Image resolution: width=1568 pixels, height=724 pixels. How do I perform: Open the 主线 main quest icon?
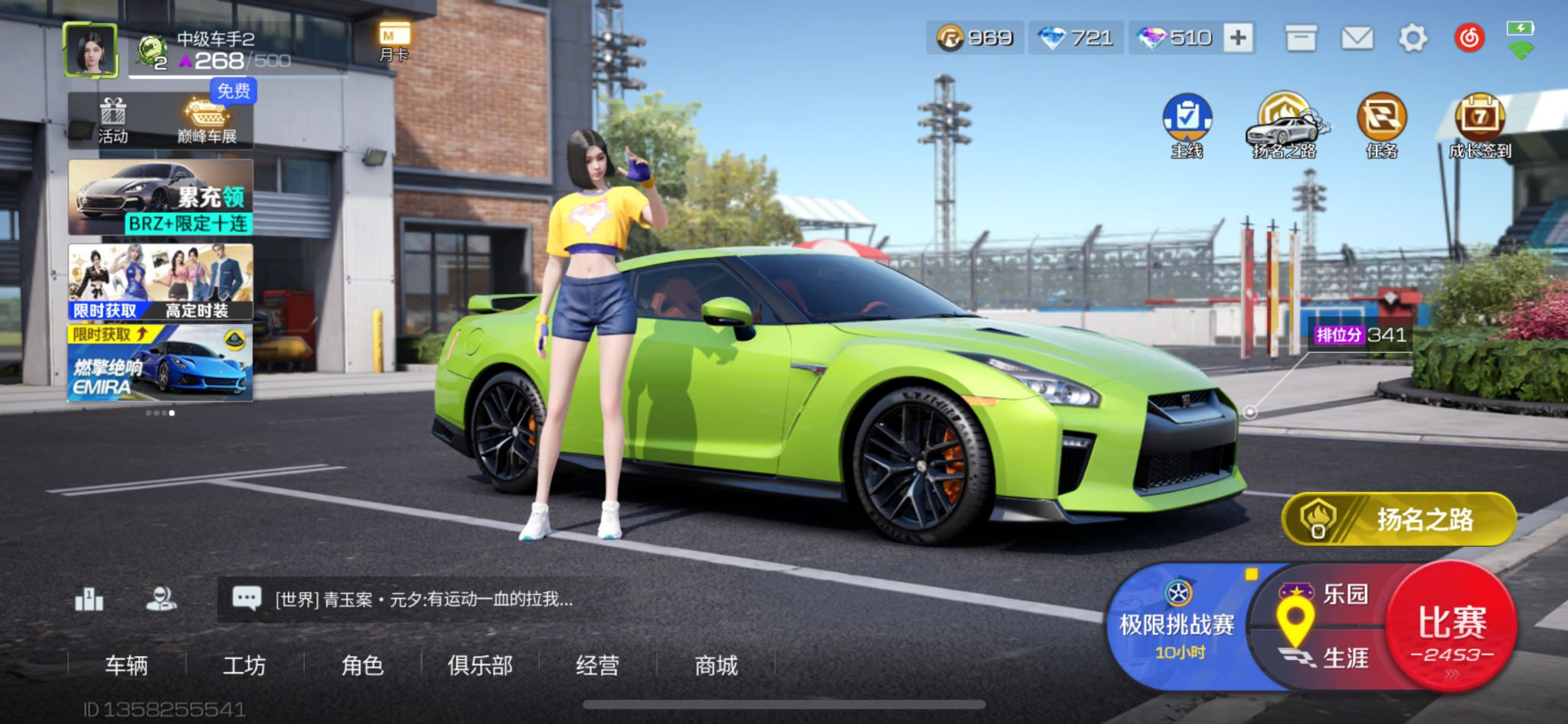pos(1187,126)
